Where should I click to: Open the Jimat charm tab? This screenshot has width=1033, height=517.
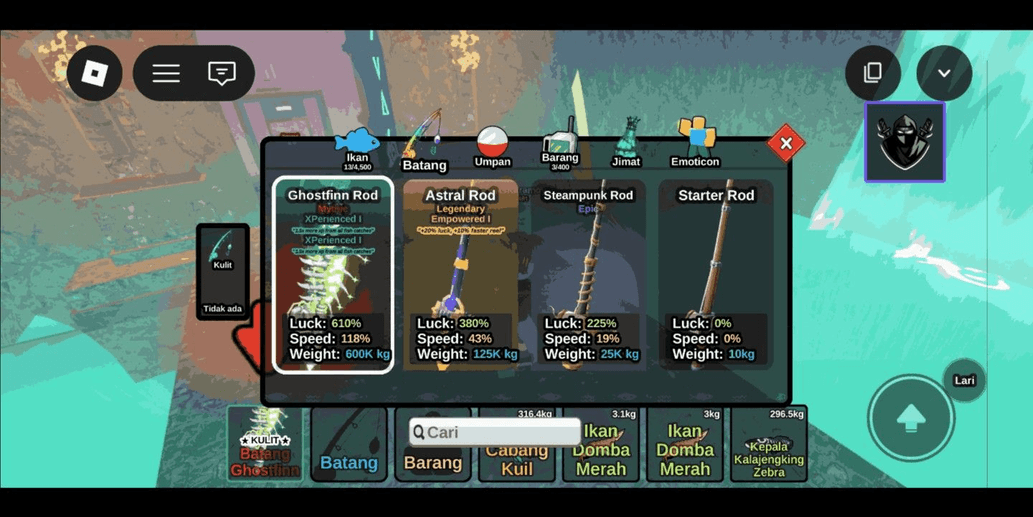click(x=627, y=146)
